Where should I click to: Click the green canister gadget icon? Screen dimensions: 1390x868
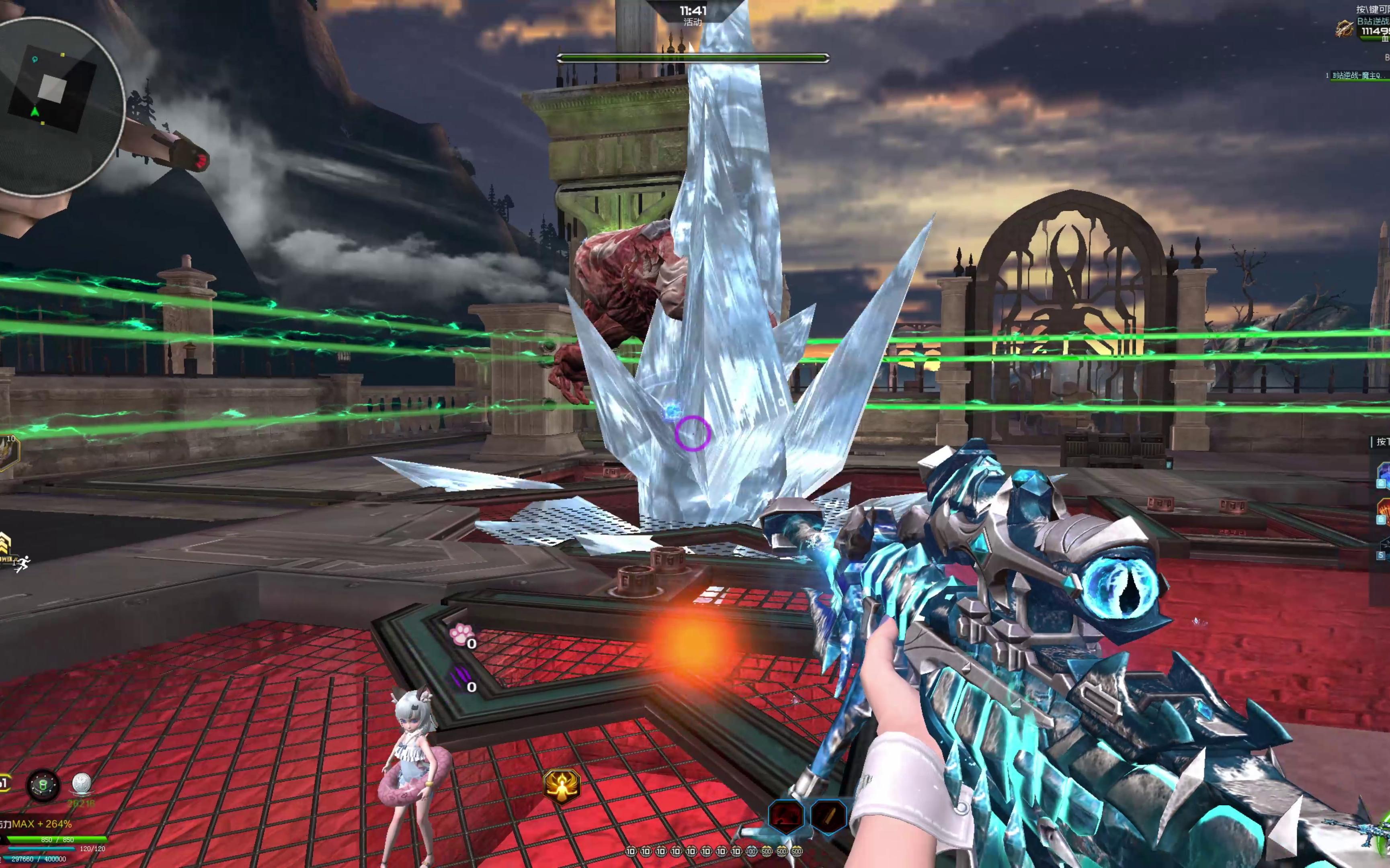tap(44, 785)
